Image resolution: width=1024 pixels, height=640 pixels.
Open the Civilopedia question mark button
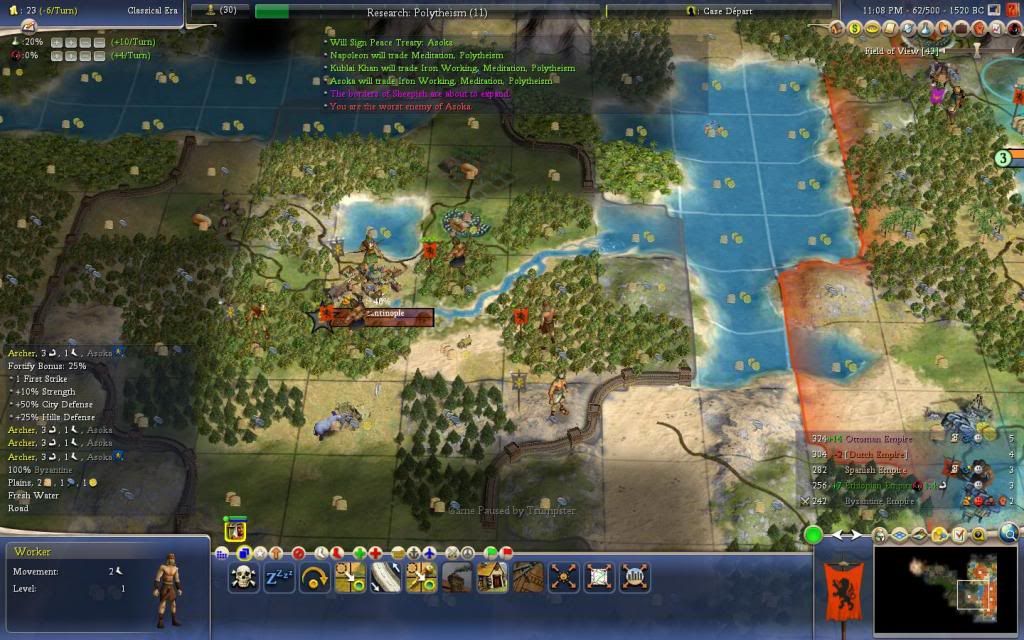(1012, 9)
